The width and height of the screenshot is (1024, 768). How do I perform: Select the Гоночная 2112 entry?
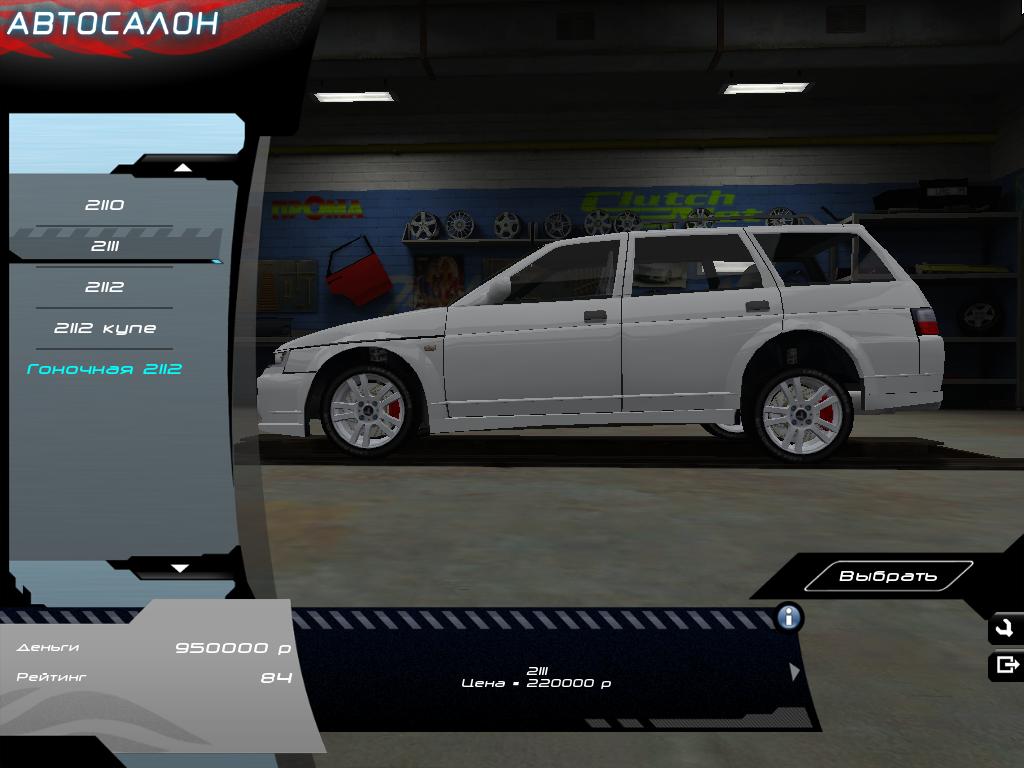(104, 369)
